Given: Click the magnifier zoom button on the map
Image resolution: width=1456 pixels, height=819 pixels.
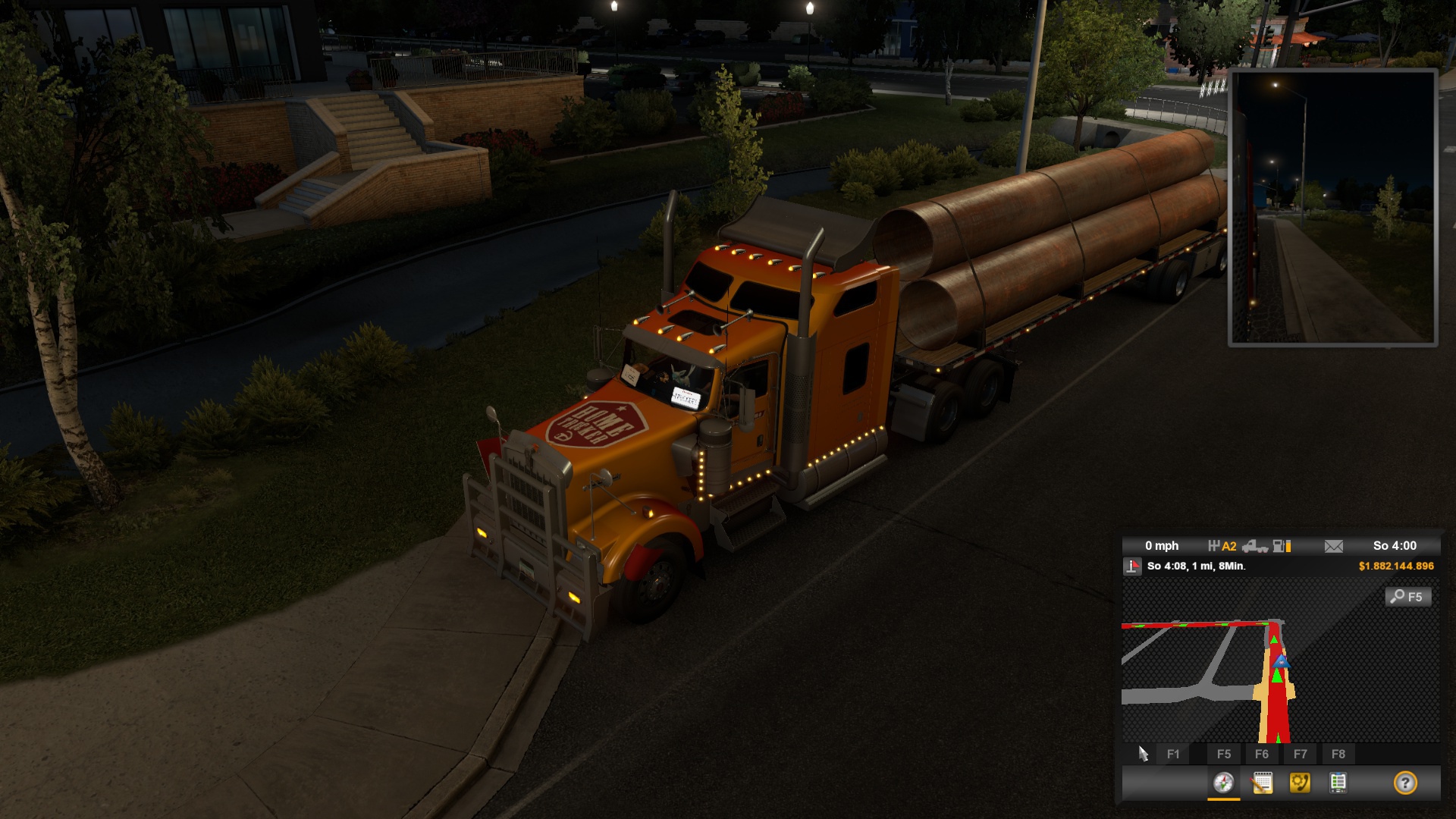Looking at the screenshot, I should (1408, 597).
